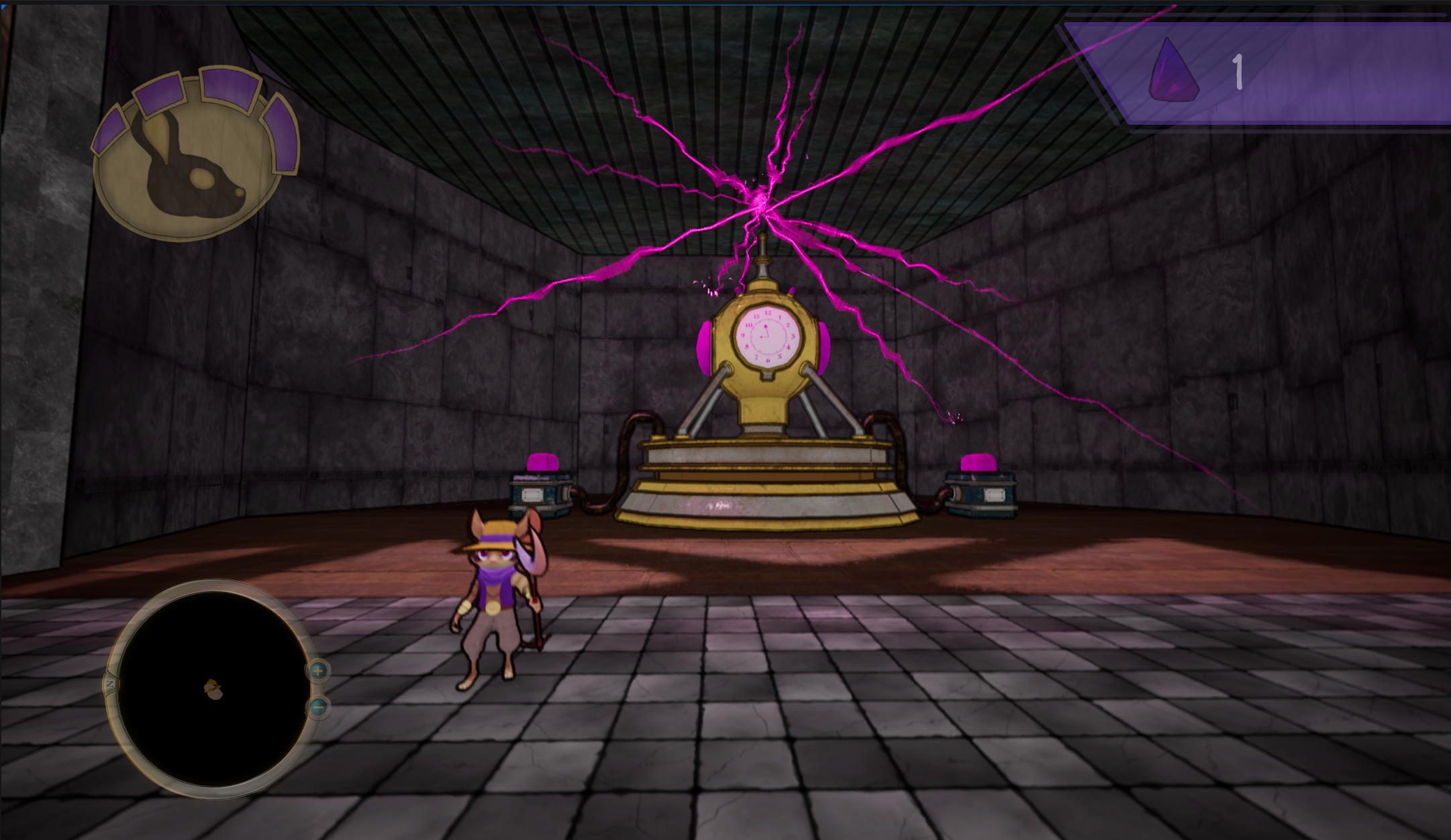
Task: Click the purple crystal icon
Action: (1172, 70)
